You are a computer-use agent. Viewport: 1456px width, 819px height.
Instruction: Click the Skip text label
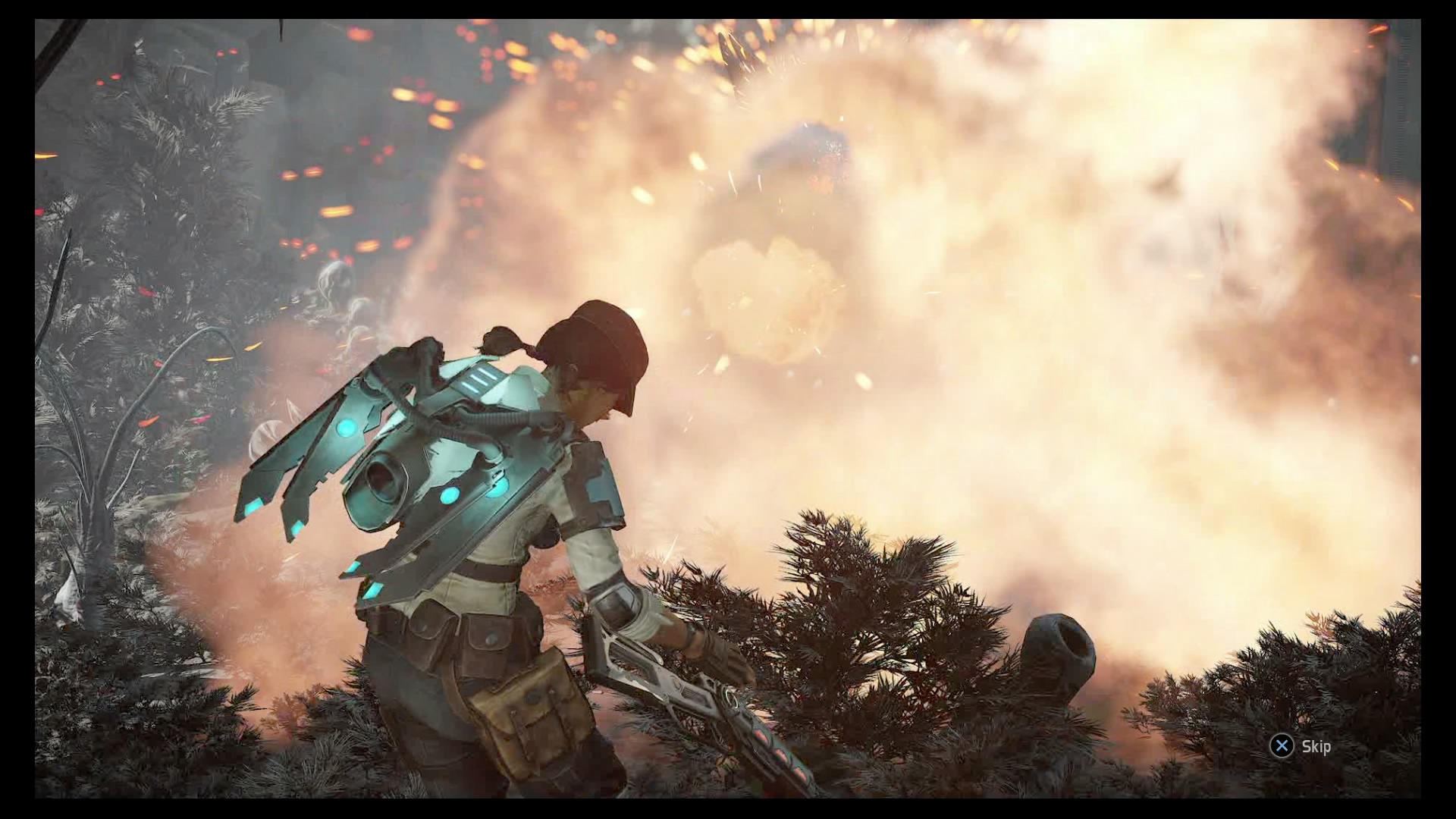click(1317, 746)
